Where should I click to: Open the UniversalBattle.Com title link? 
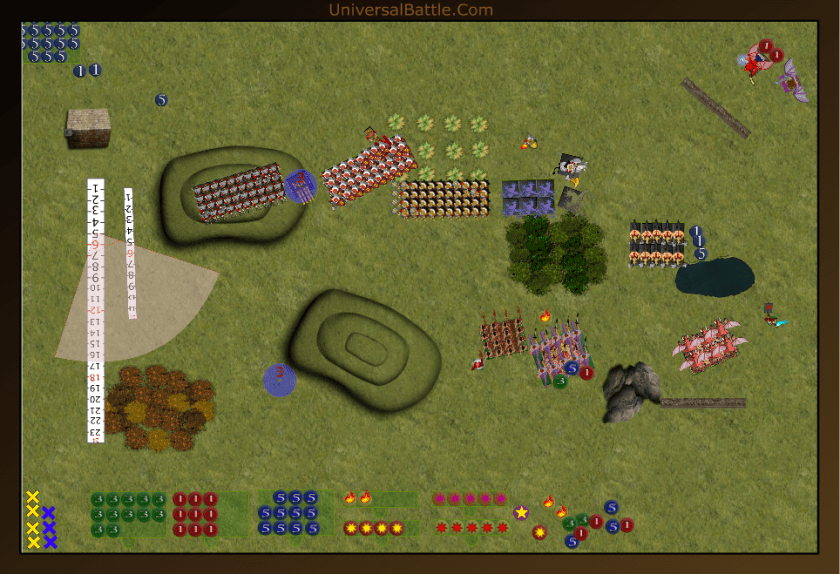(x=410, y=10)
